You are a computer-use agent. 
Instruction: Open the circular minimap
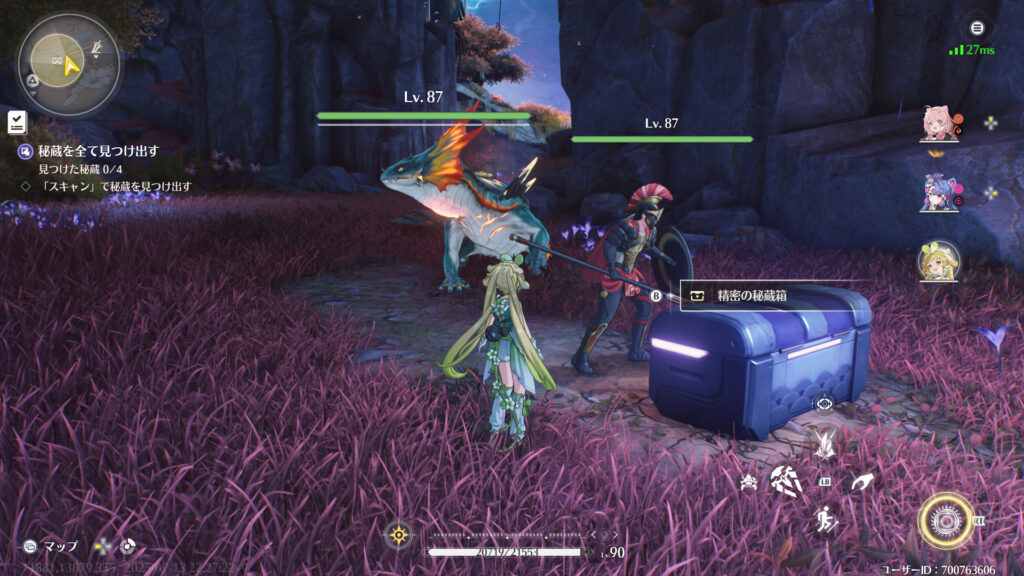click(68, 63)
